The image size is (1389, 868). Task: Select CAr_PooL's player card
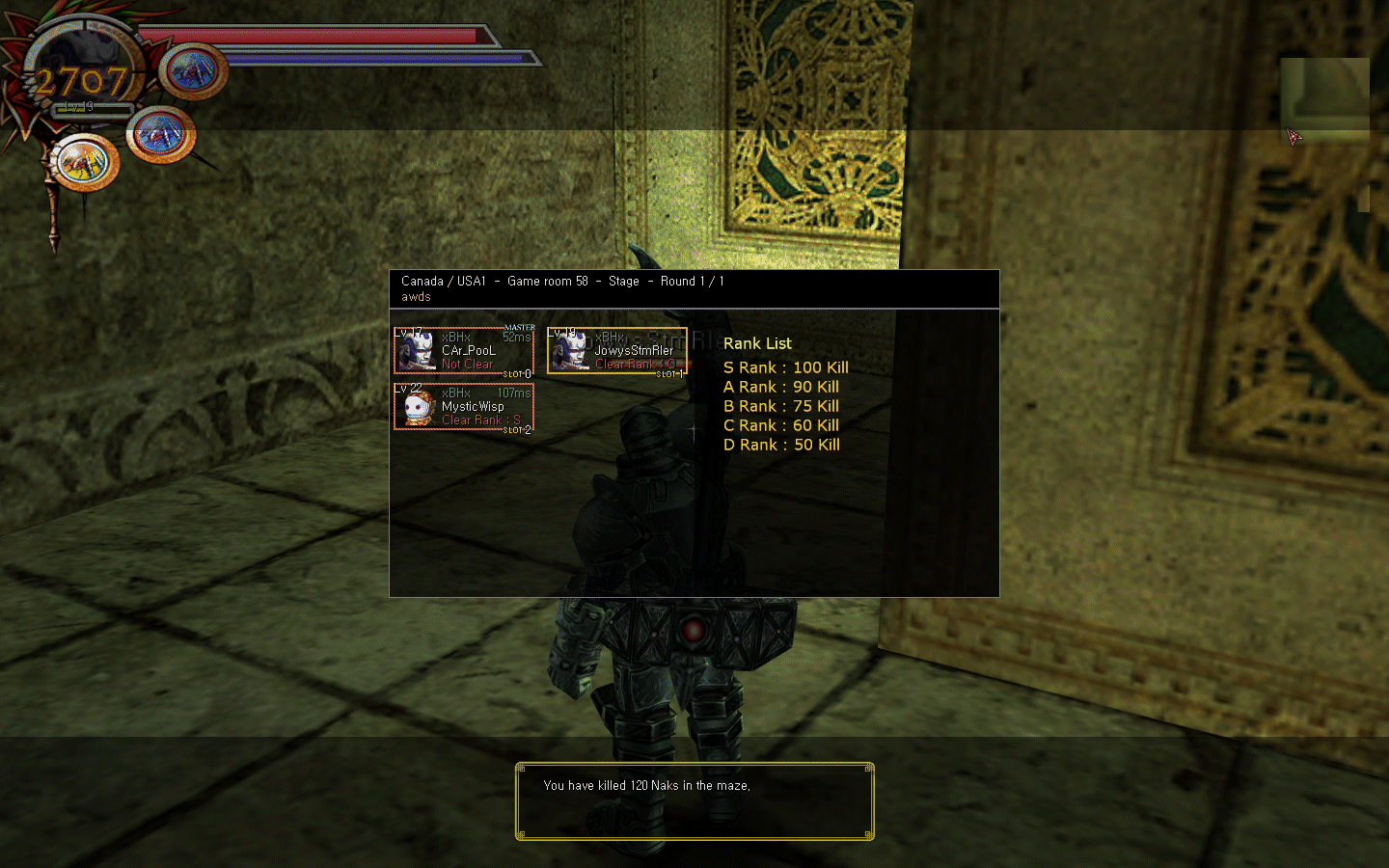(x=464, y=351)
